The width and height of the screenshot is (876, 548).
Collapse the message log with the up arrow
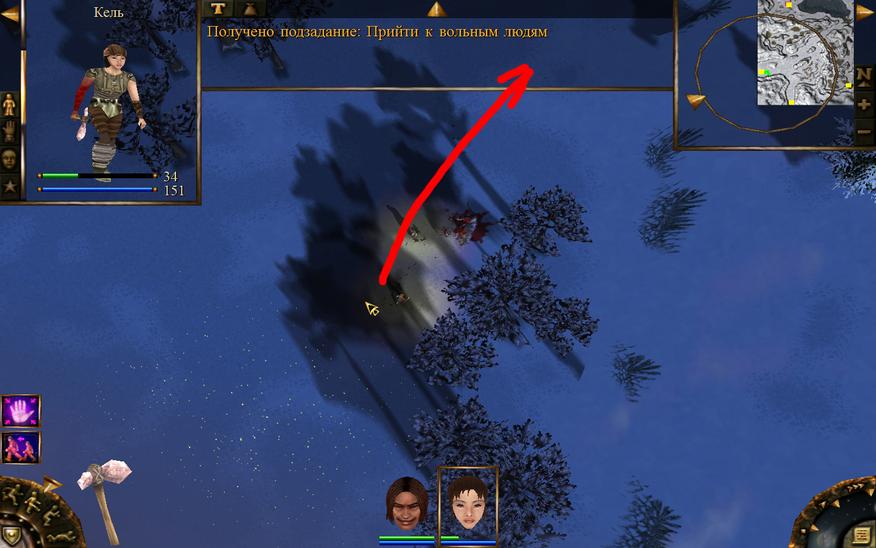pyautogui.click(x=436, y=9)
